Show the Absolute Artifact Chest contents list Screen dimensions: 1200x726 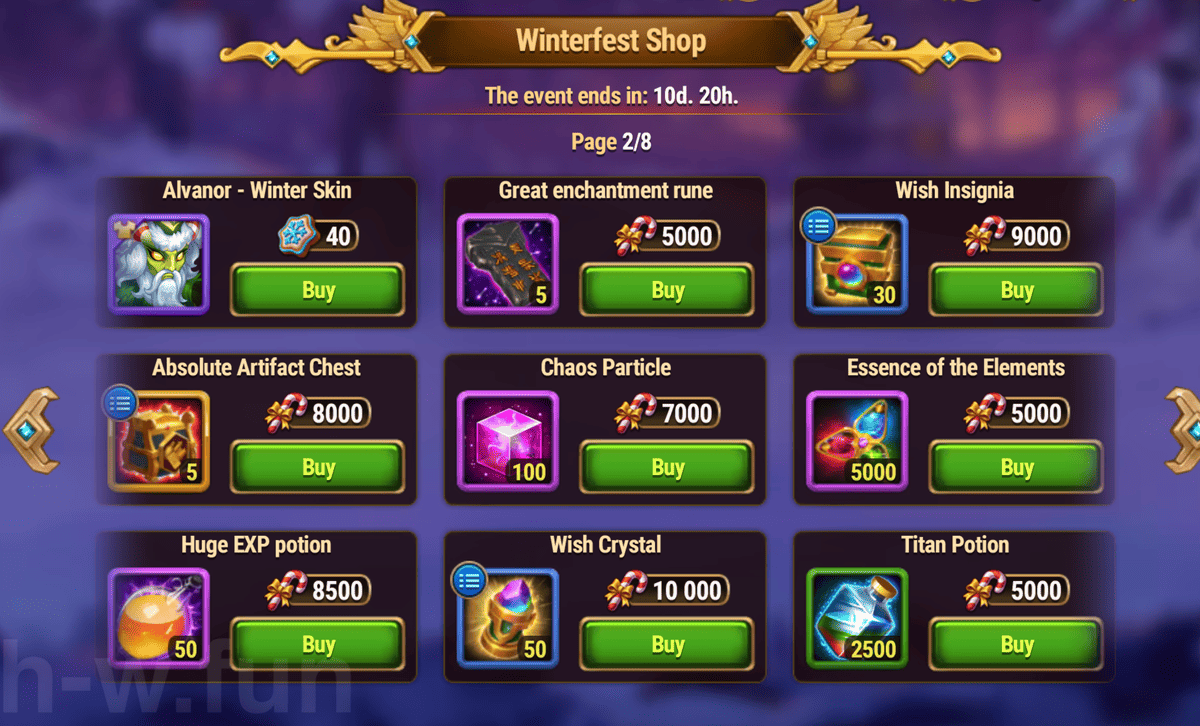pos(120,403)
